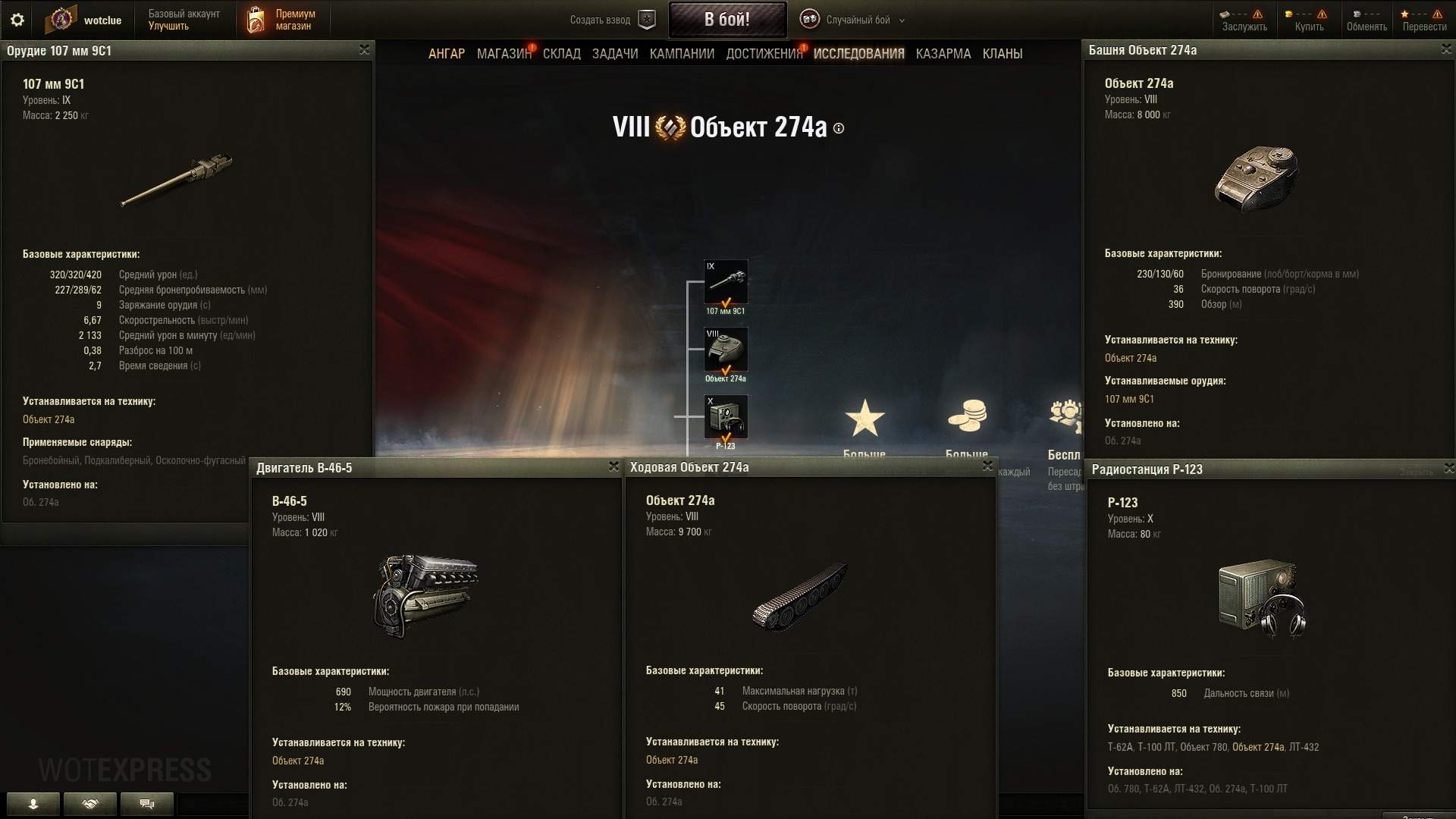Image resolution: width=1456 pixels, height=819 pixels.
Task: Select the ЗАДАЧИ tab
Action: (614, 54)
